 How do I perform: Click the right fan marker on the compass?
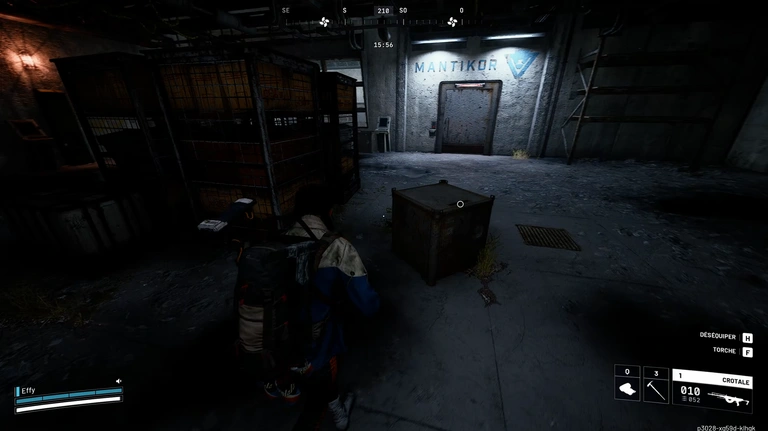point(452,21)
